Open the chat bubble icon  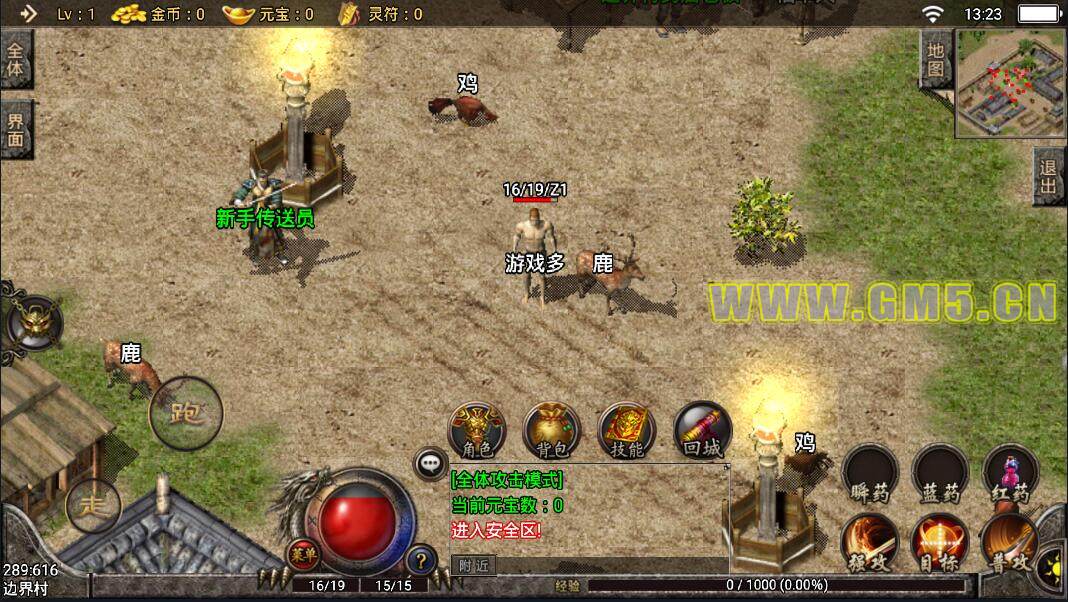[431, 462]
